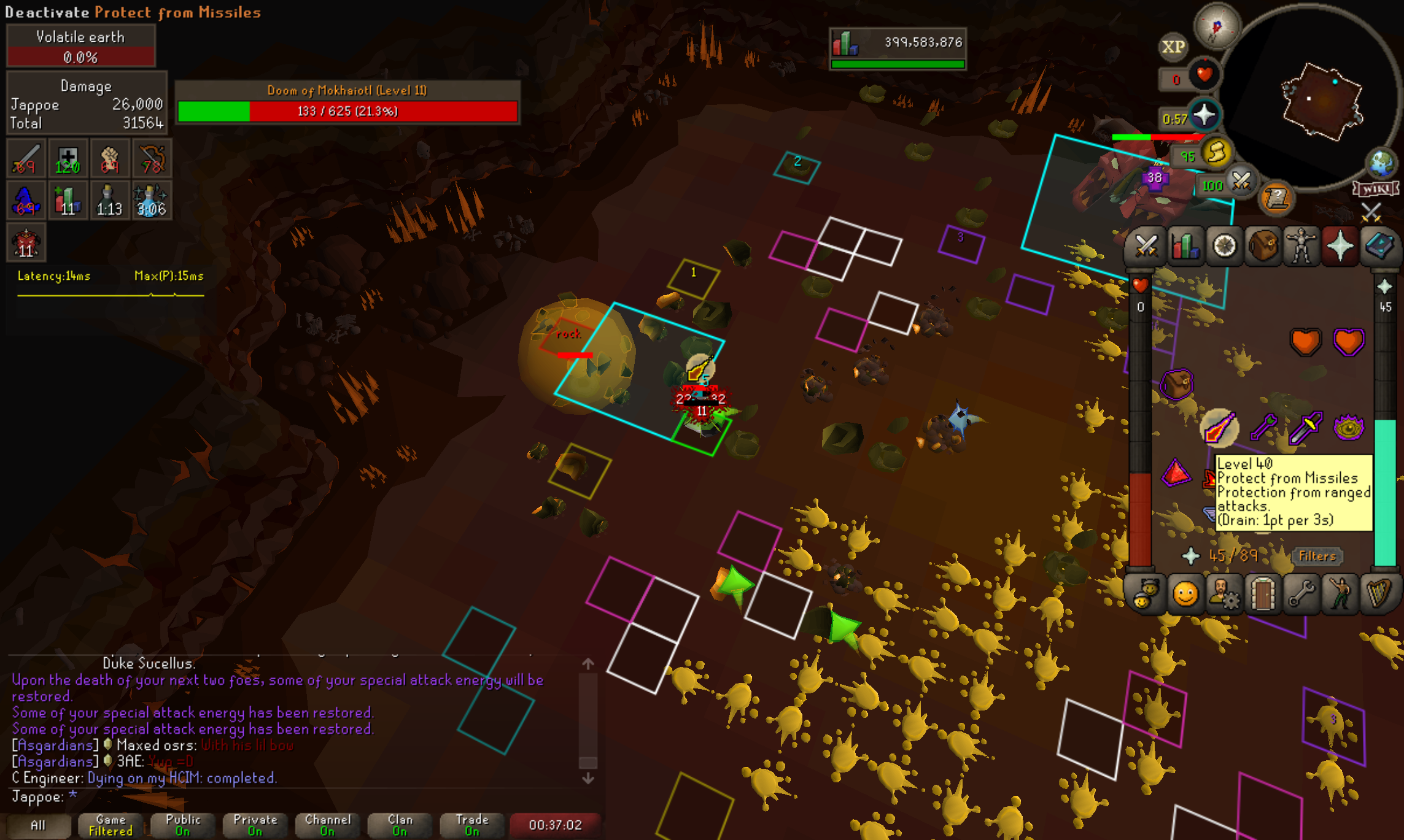Open the prayer Filters button
The image size is (1404, 840).
[1317, 556]
